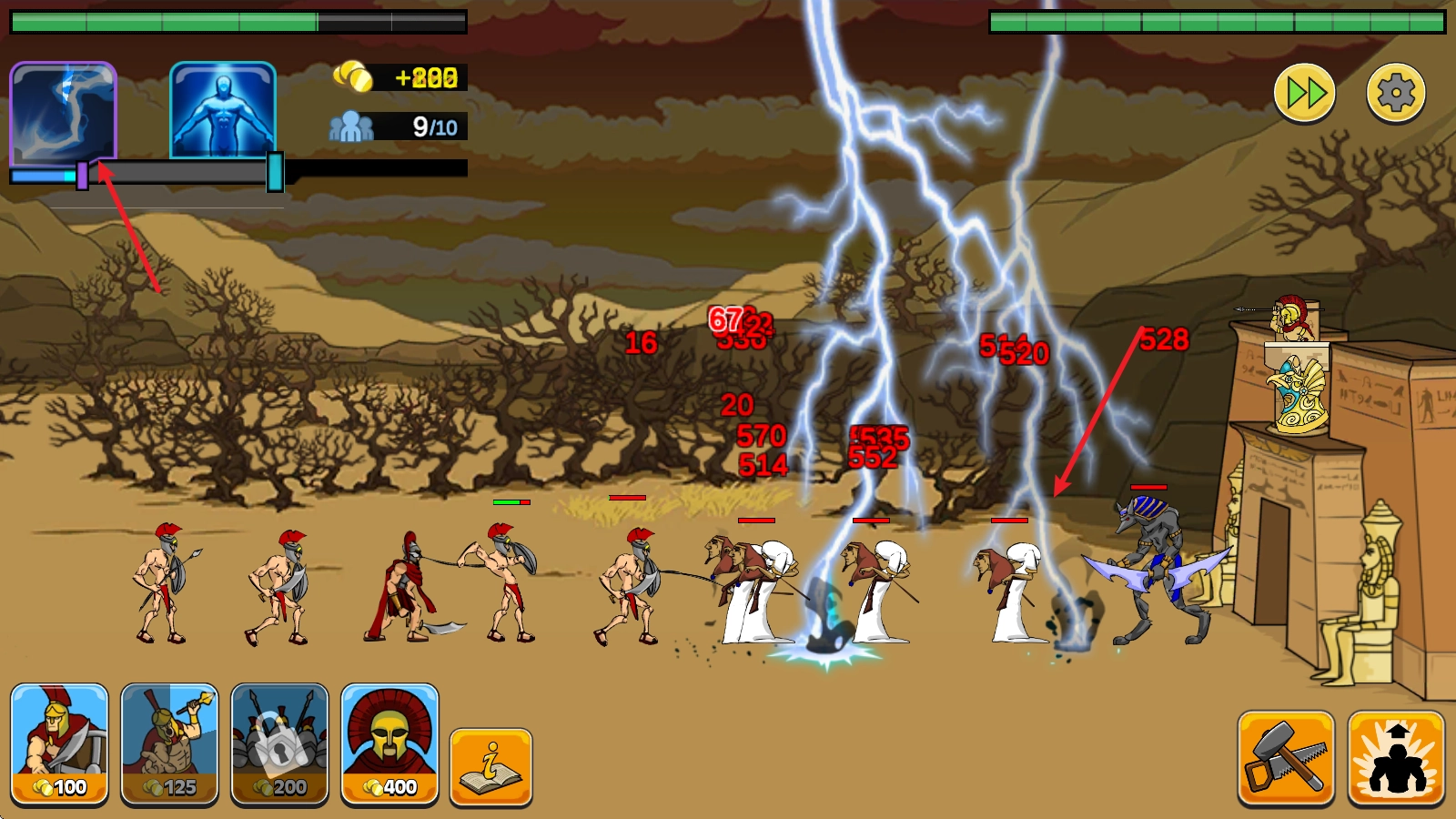The image size is (1456, 819).
Task: Recruit the 125-gold hammer warrior
Action: (170, 744)
